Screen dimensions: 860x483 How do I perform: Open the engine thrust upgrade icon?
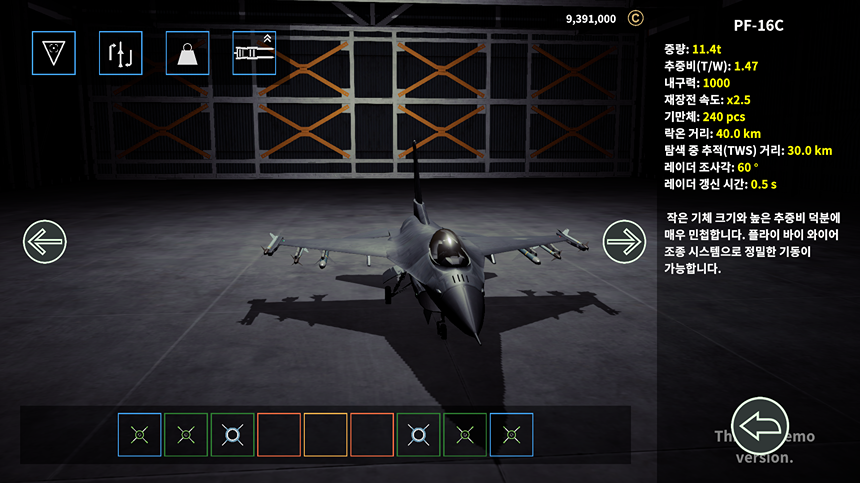[254, 53]
